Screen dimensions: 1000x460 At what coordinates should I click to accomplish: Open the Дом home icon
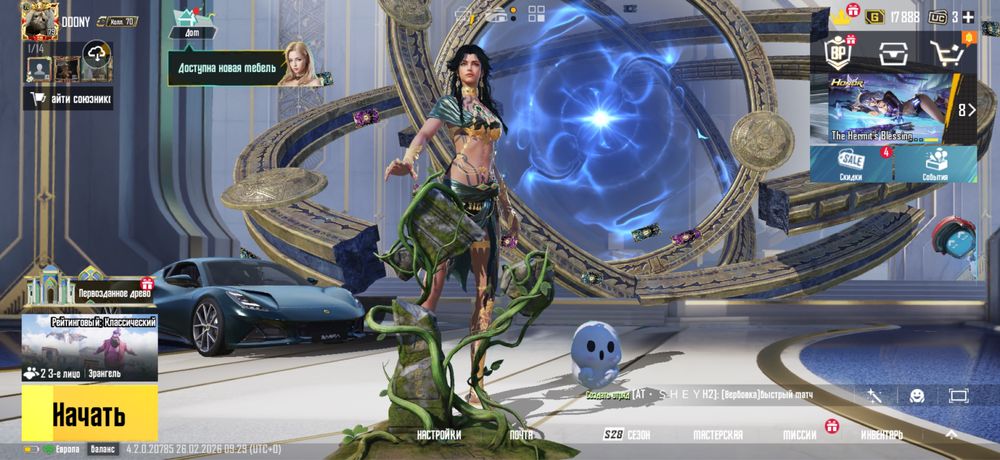pyautogui.click(x=192, y=22)
